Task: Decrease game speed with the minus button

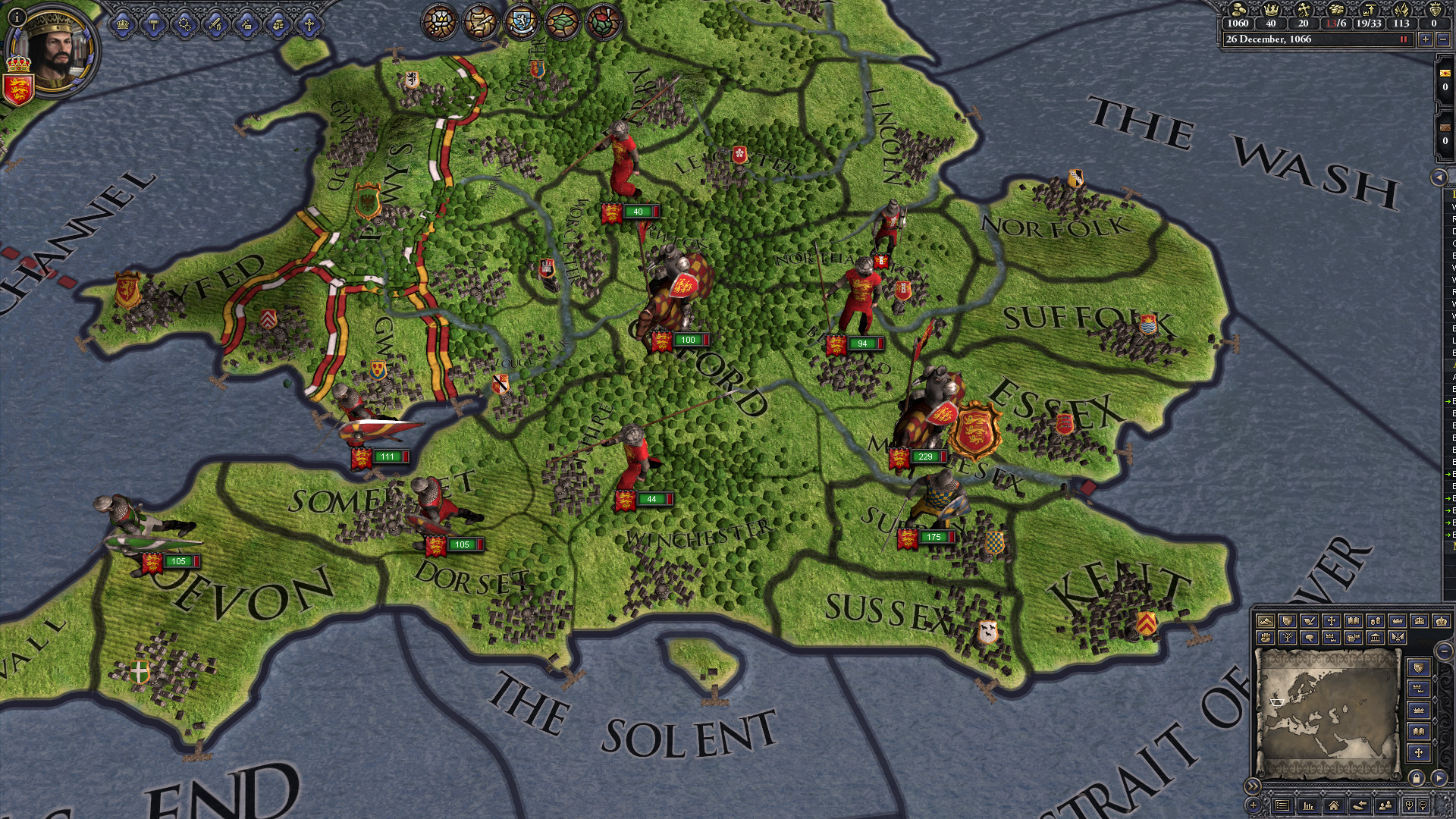Action: (x=1444, y=39)
